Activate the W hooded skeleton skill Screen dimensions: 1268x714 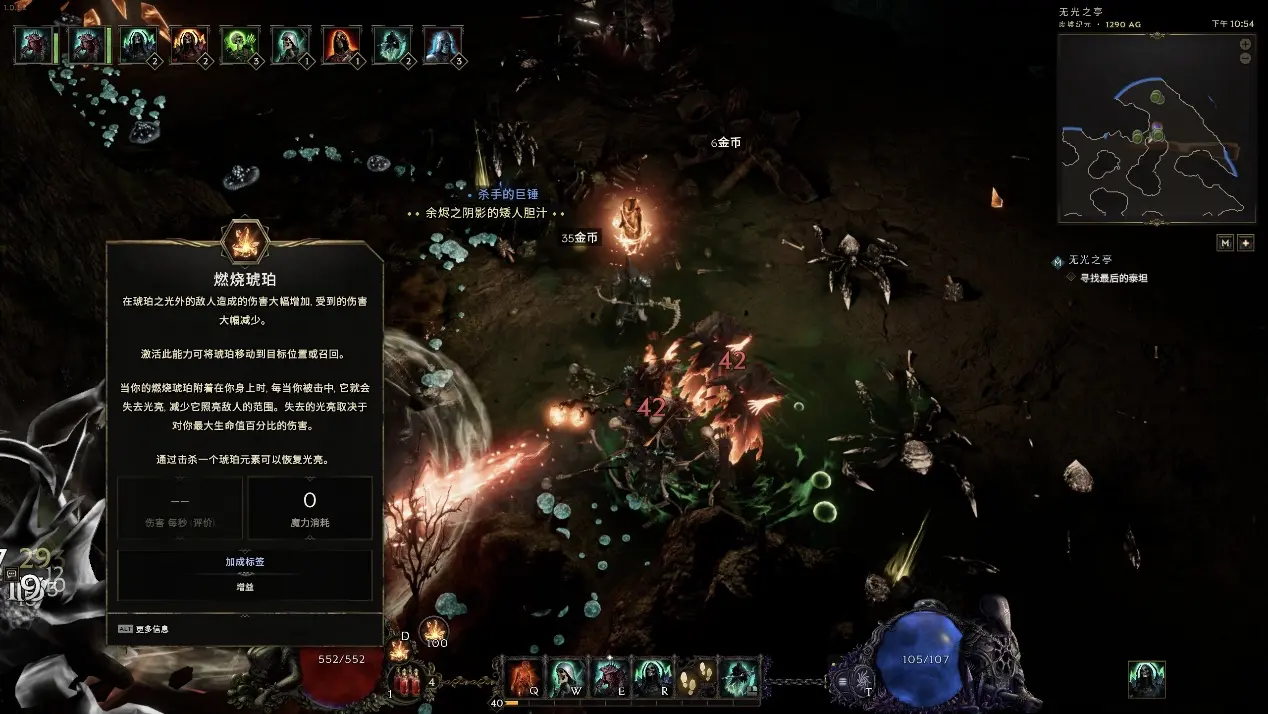pos(567,677)
